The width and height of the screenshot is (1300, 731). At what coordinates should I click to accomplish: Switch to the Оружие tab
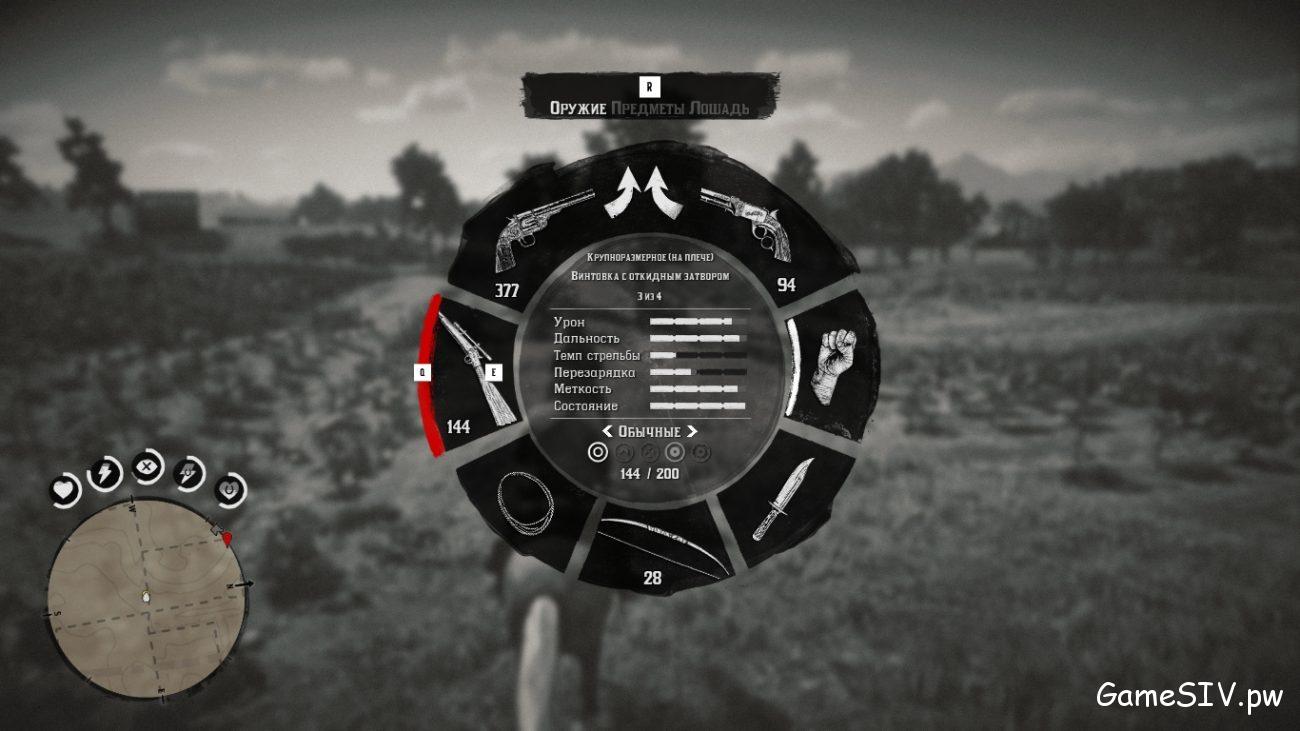click(578, 108)
